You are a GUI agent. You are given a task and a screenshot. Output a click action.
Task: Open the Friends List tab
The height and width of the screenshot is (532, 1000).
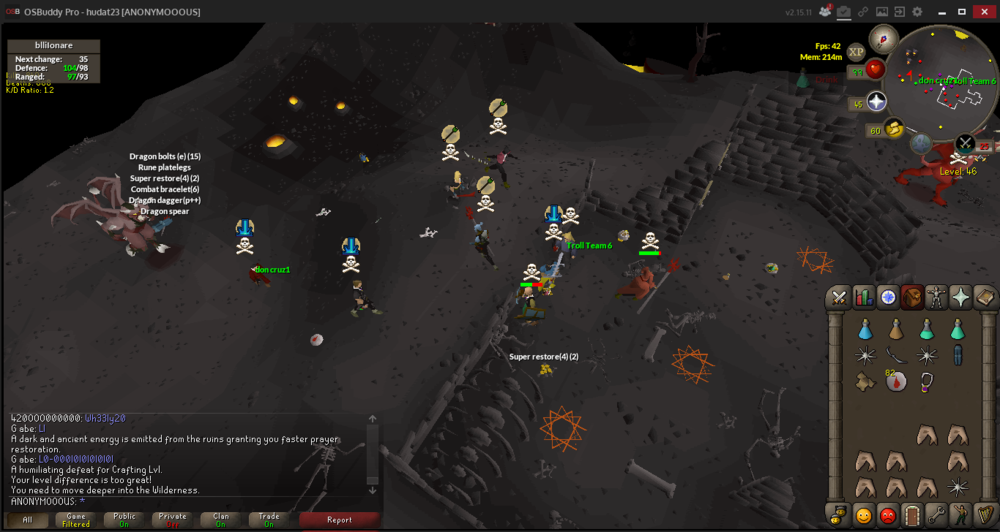862,516
